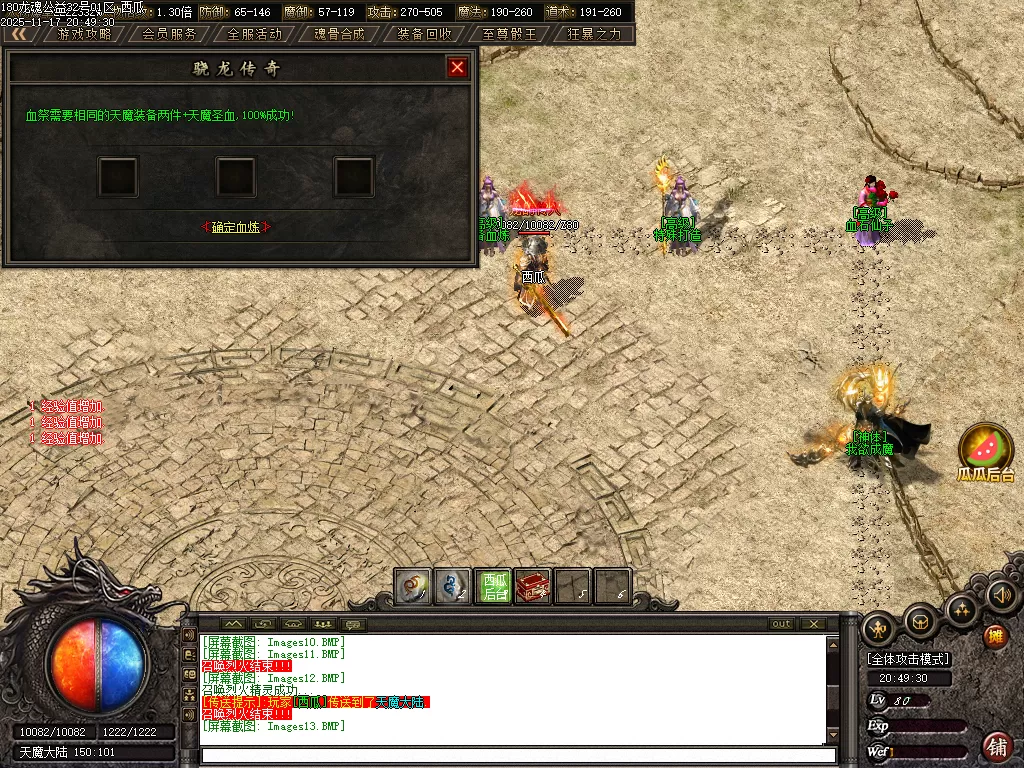Image resolution: width=1024 pixels, height=768 pixels.
Task: Open the 至尊骰王 dice king menu
Action: click(x=509, y=33)
